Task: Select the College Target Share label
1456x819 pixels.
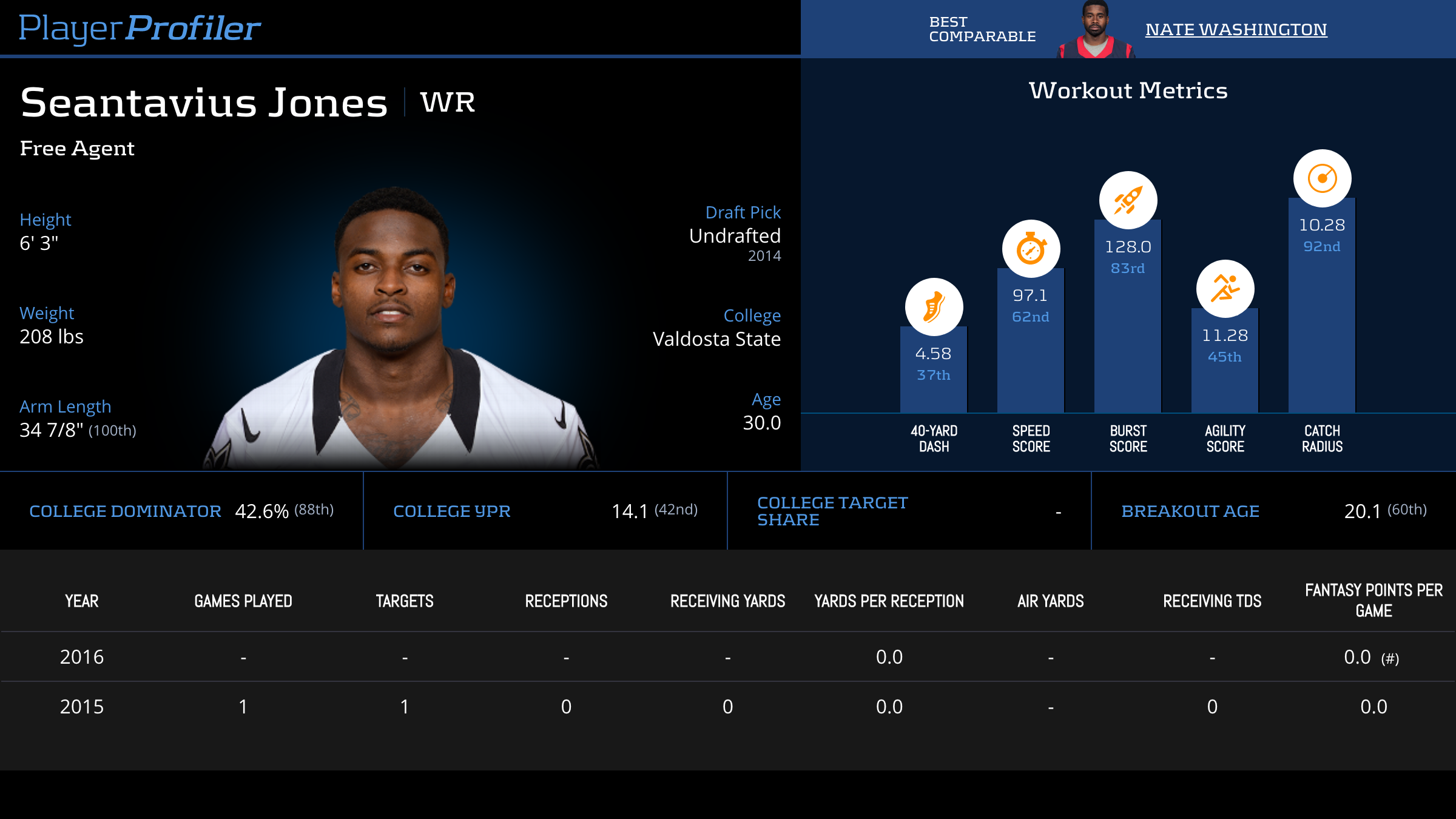Action: tap(832, 511)
